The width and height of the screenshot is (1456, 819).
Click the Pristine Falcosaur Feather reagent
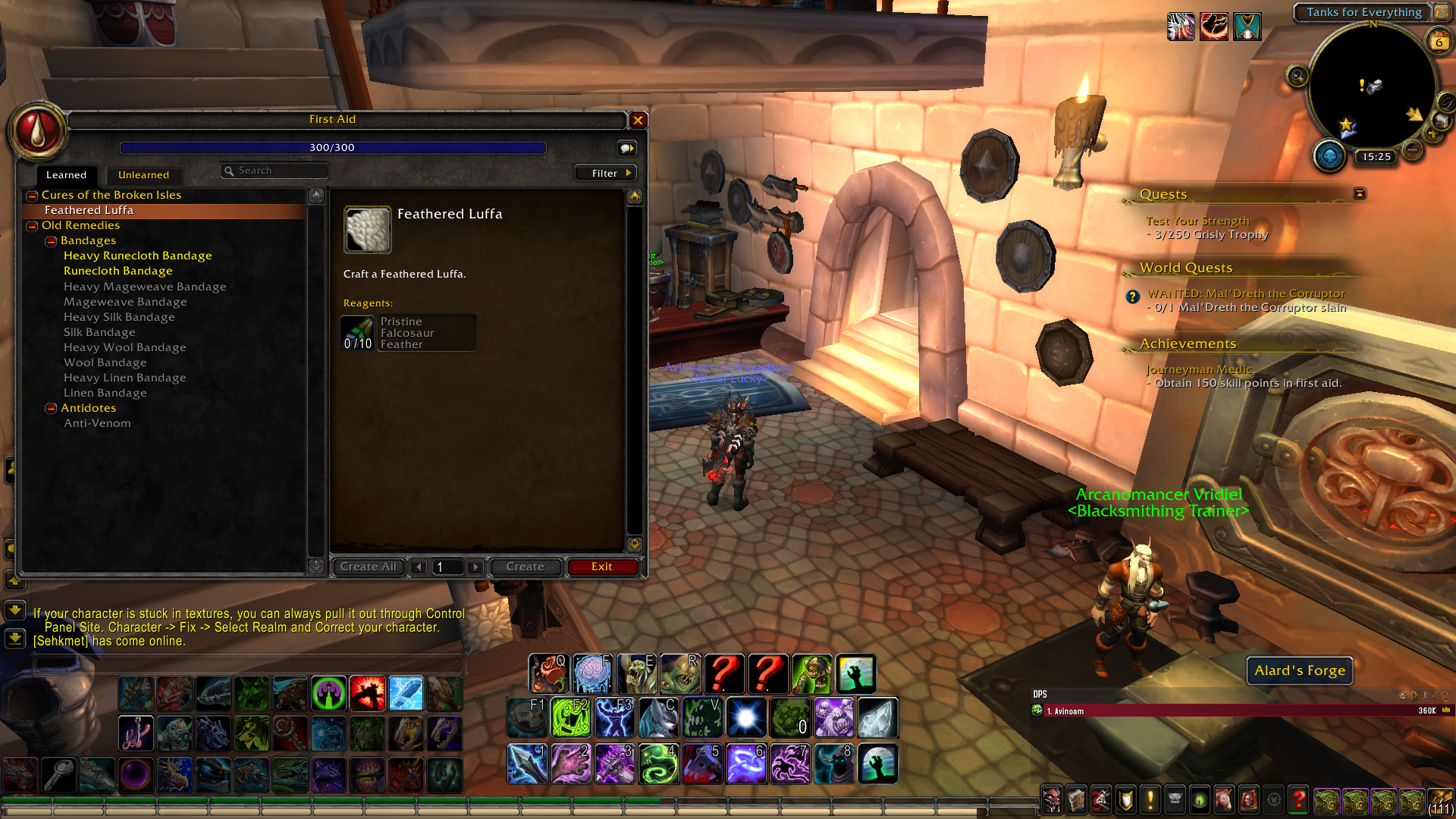(x=408, y=333)
